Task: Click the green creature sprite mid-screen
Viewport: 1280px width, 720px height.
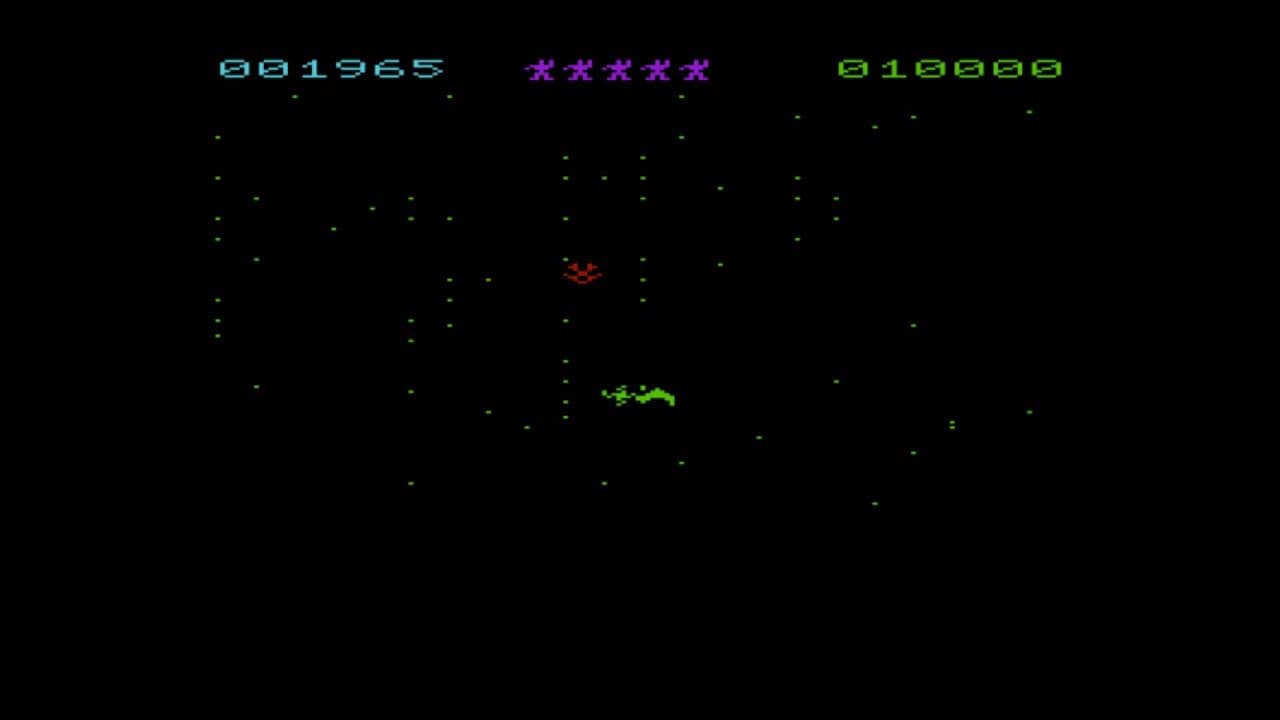Action: click(x=637, y=396)
